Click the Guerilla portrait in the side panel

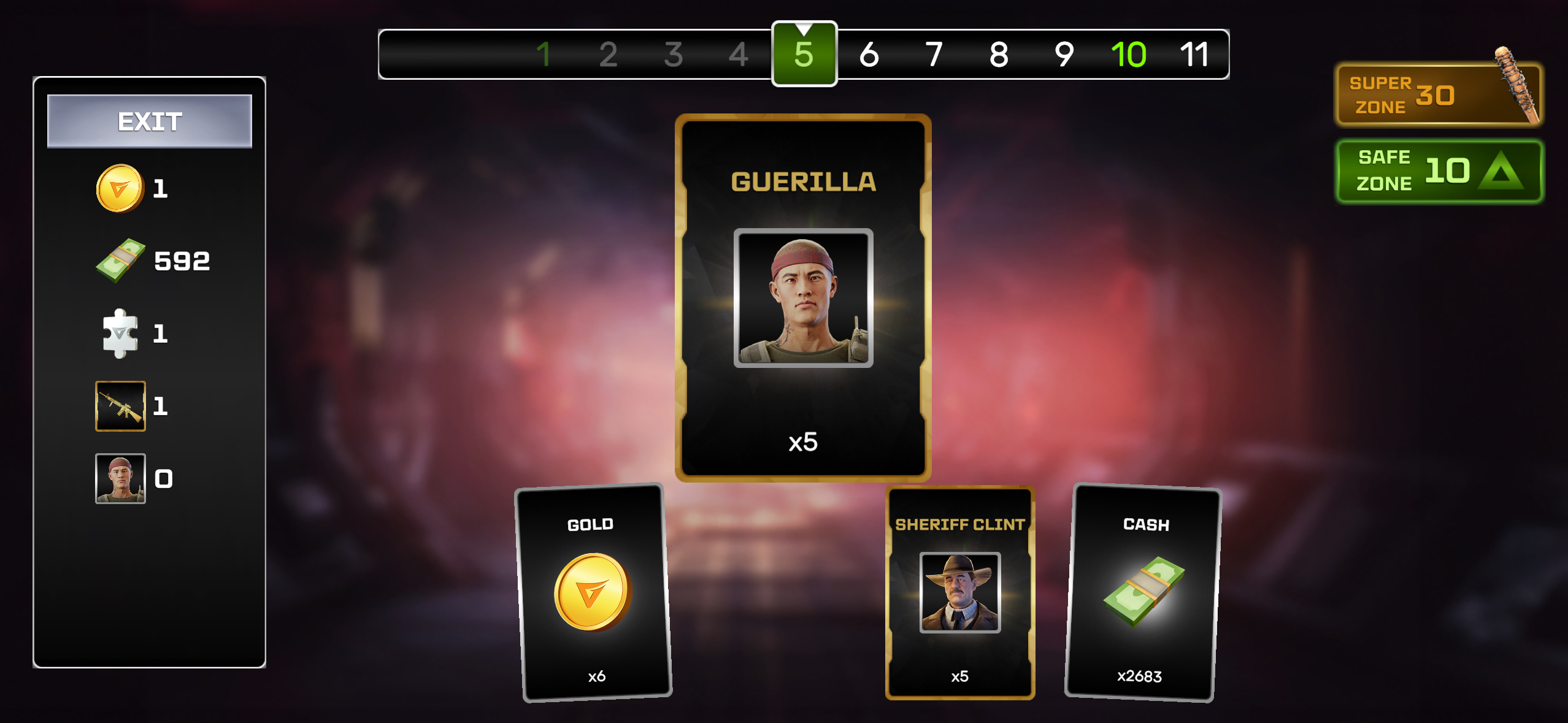[x=120, y=478]
